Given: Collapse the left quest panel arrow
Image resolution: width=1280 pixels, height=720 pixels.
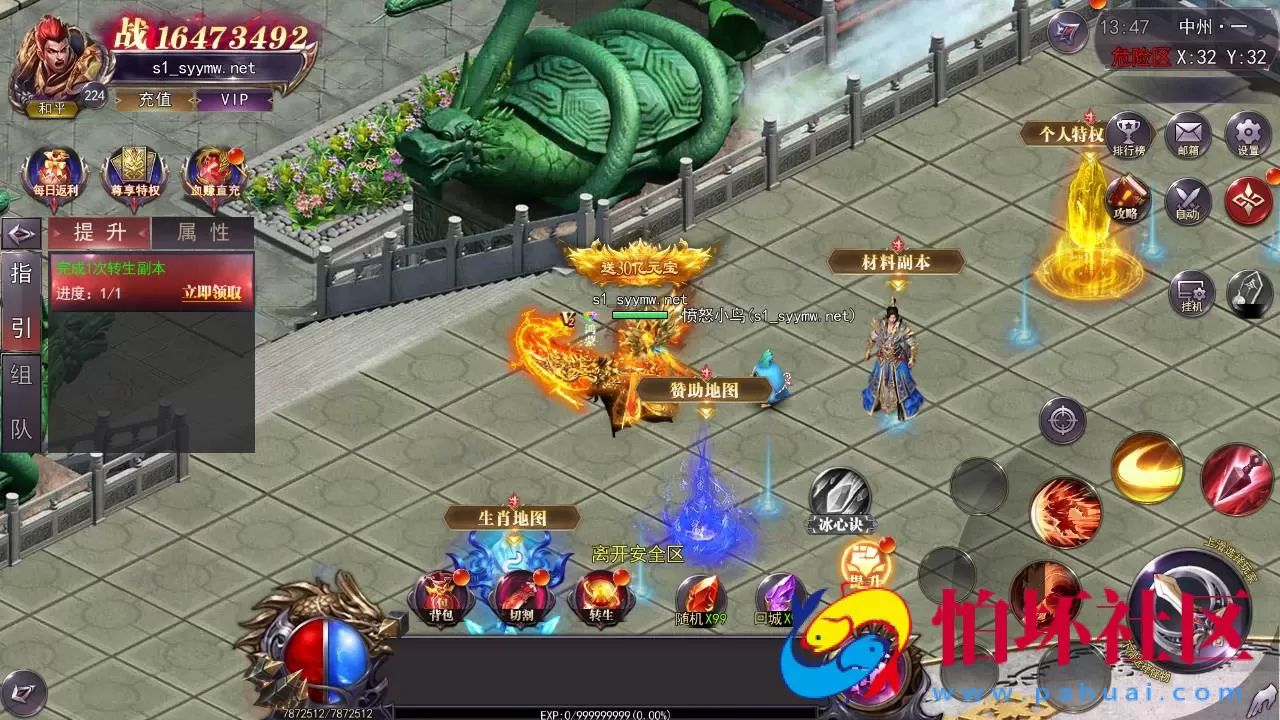Looking at the screenshot, I should (x=20, y=232).
